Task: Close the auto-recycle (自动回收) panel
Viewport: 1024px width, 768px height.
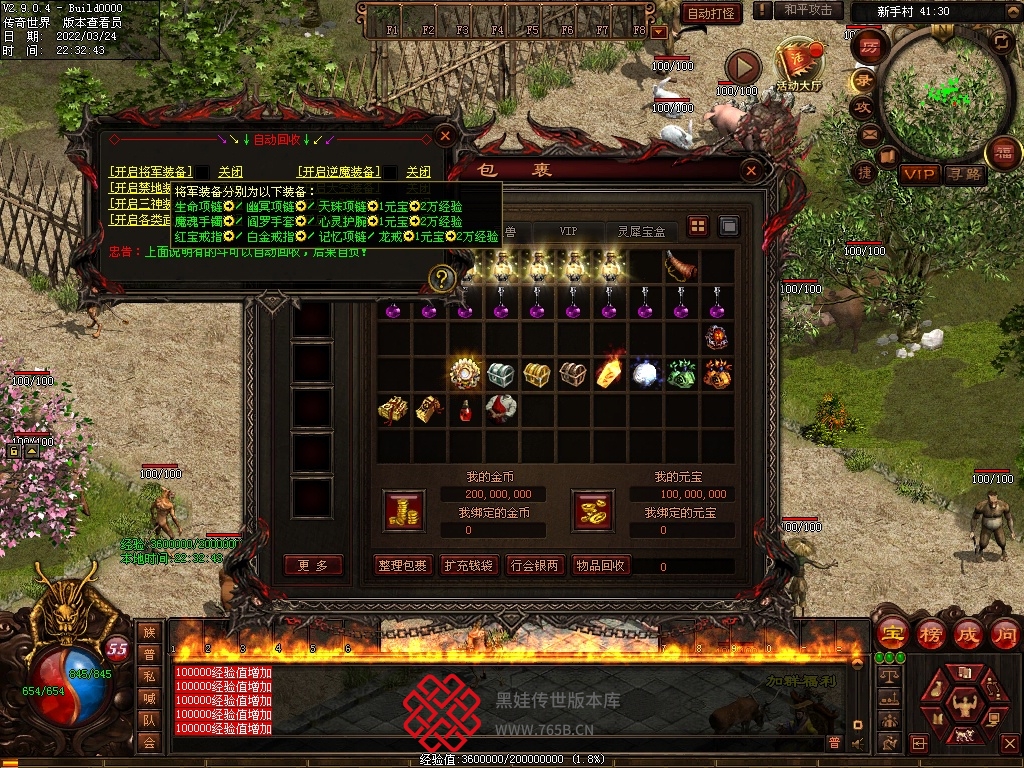Action: click(446, 135)
